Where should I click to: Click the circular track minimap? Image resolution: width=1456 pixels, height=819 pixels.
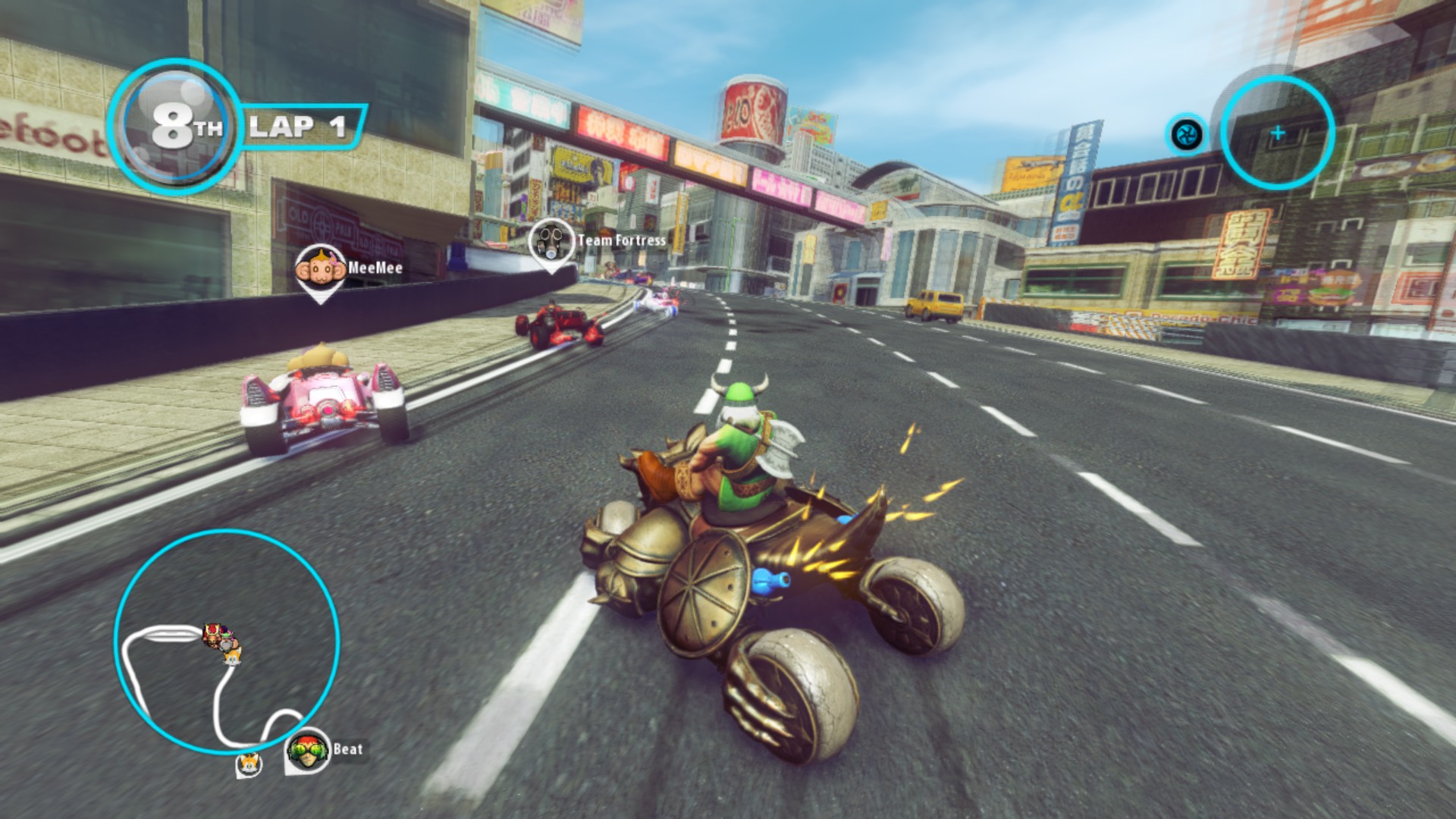tap(227, 642)
